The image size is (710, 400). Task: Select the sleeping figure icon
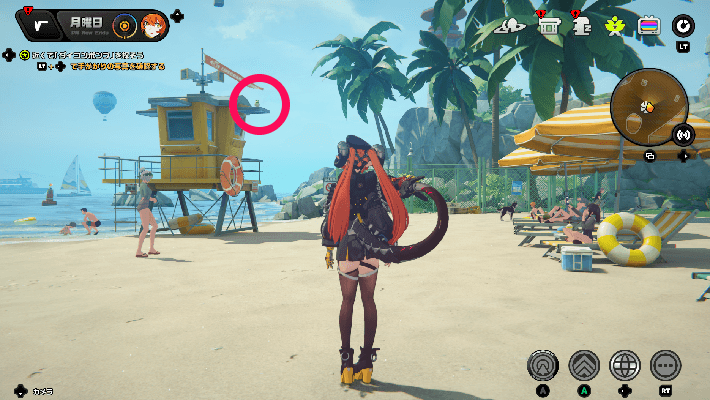581,26
